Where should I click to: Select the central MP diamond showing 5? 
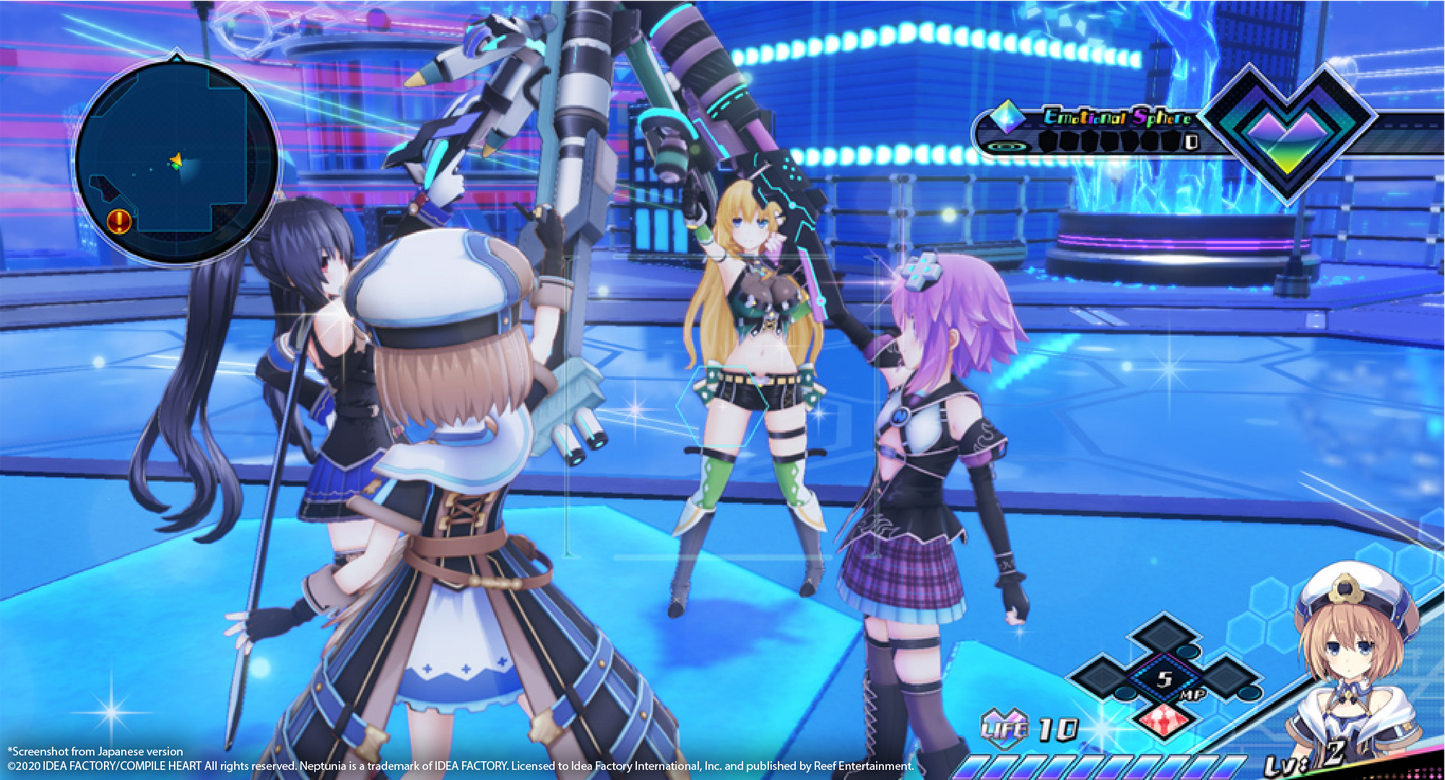coord(1163,679)
